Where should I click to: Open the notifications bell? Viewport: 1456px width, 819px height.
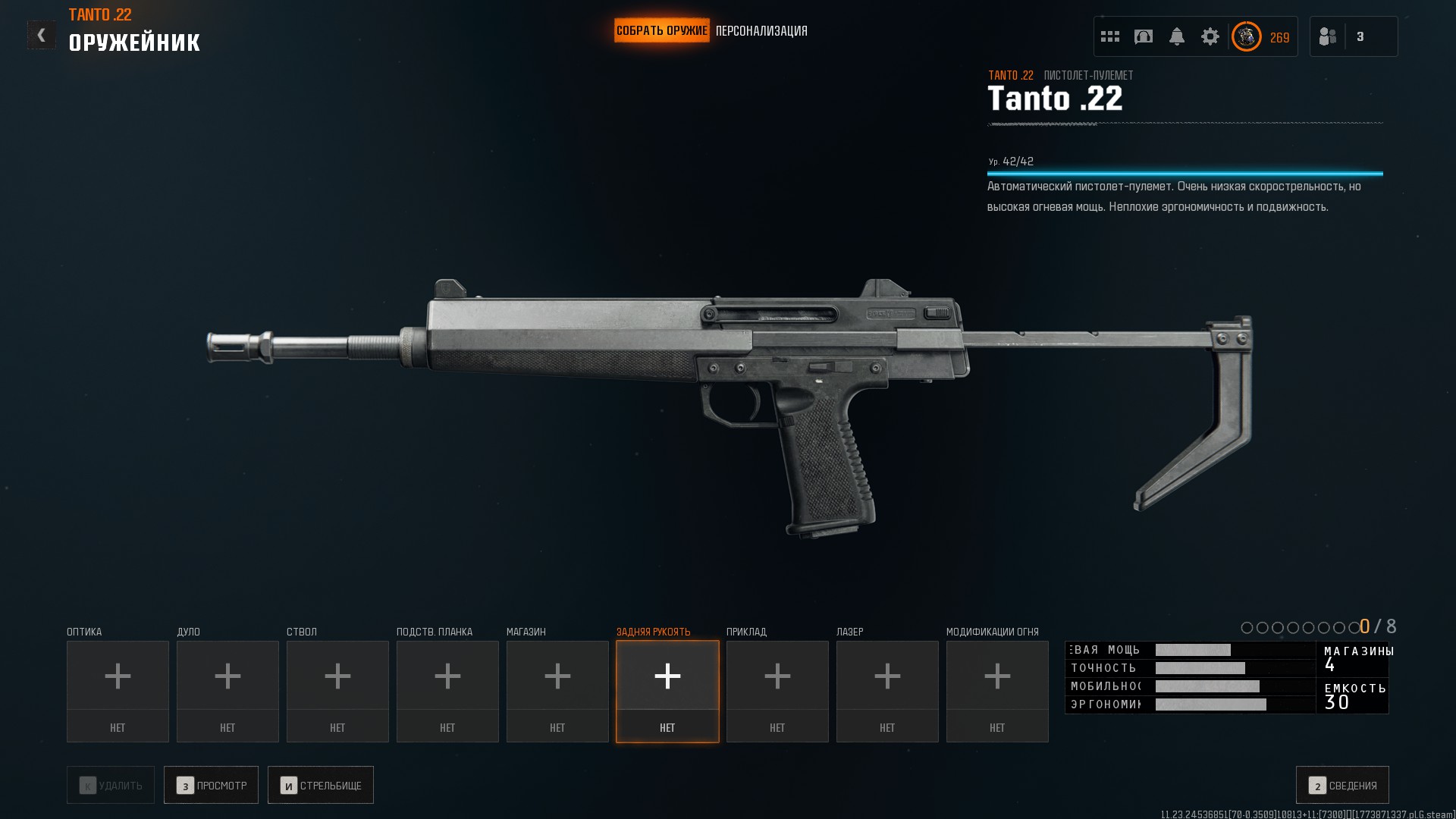pos(1177,36)
